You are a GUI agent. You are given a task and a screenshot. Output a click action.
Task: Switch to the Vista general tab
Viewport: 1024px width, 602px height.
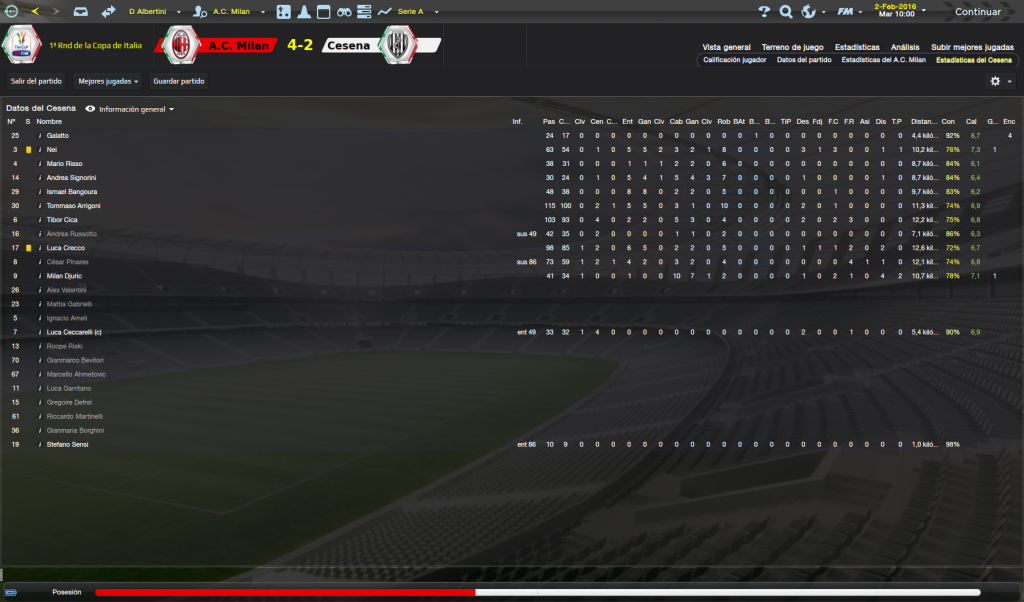(x=726, y=47)
